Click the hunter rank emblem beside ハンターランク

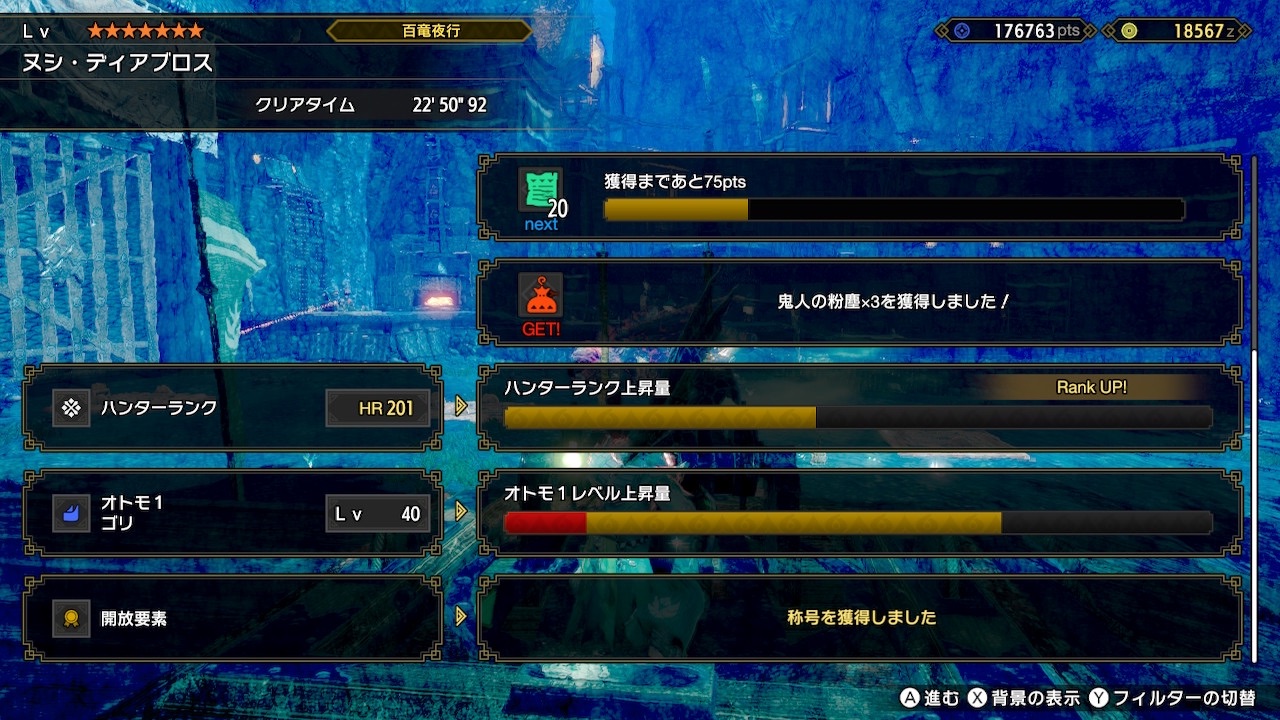[72, 408]
